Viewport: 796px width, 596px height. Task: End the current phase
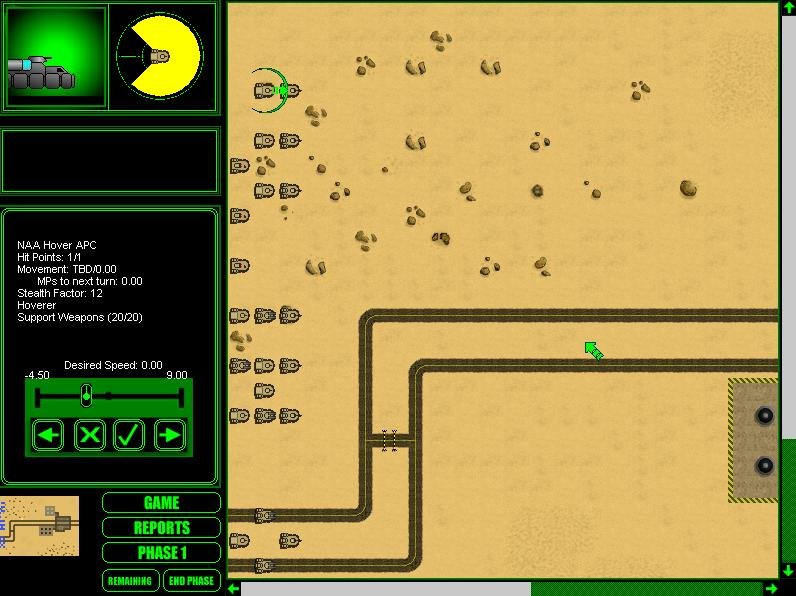pos(190,580)
